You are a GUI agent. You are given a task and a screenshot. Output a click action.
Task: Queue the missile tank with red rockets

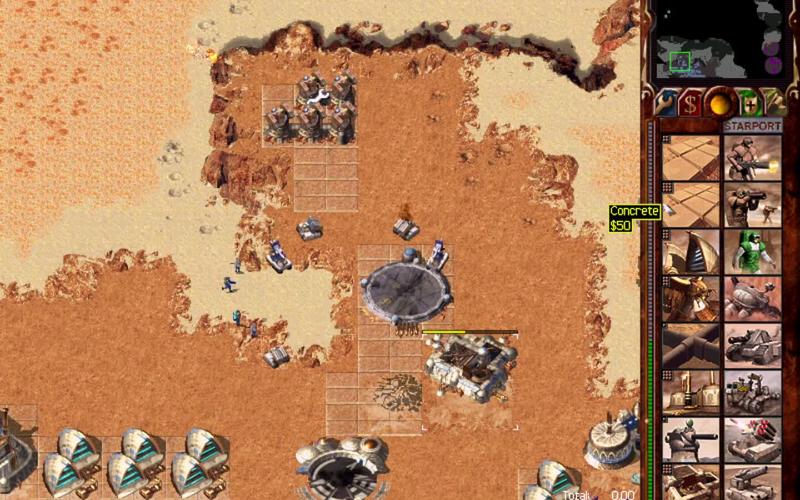[752, 439]
